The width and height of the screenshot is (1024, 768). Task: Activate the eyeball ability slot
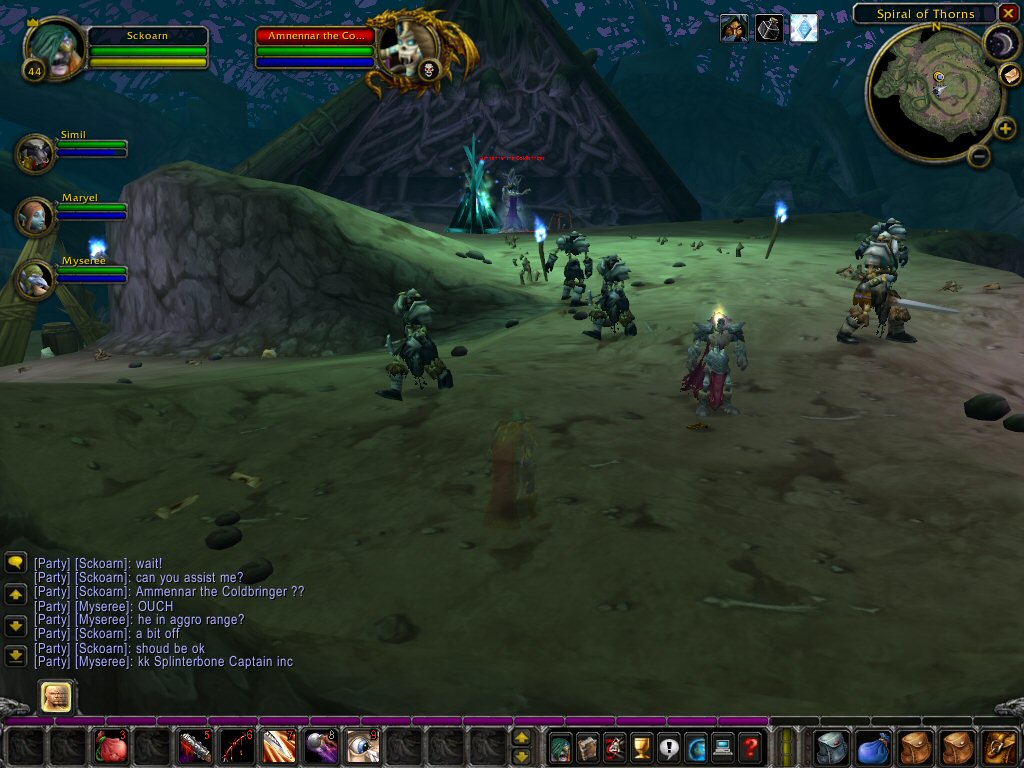point(362,747)
